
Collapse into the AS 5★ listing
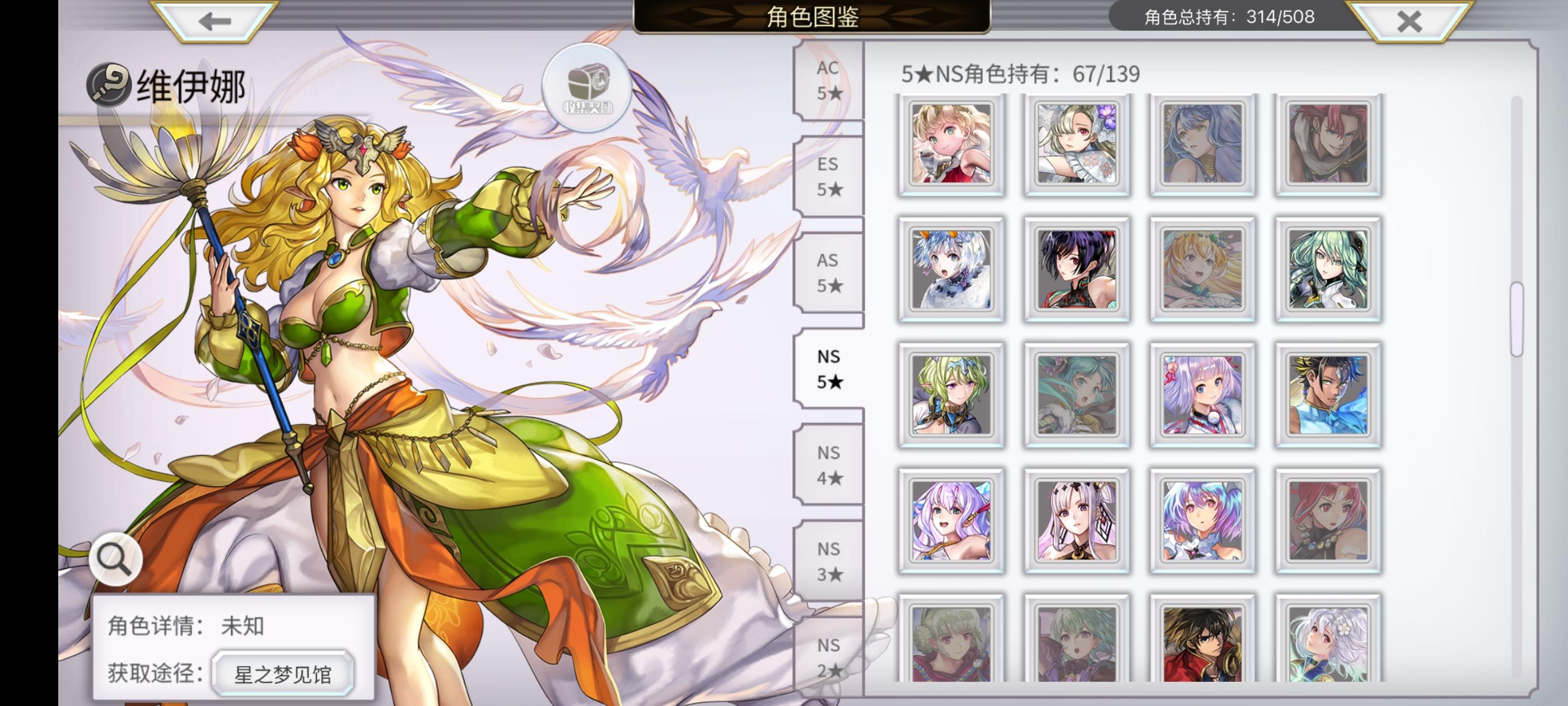coord(830,273)
